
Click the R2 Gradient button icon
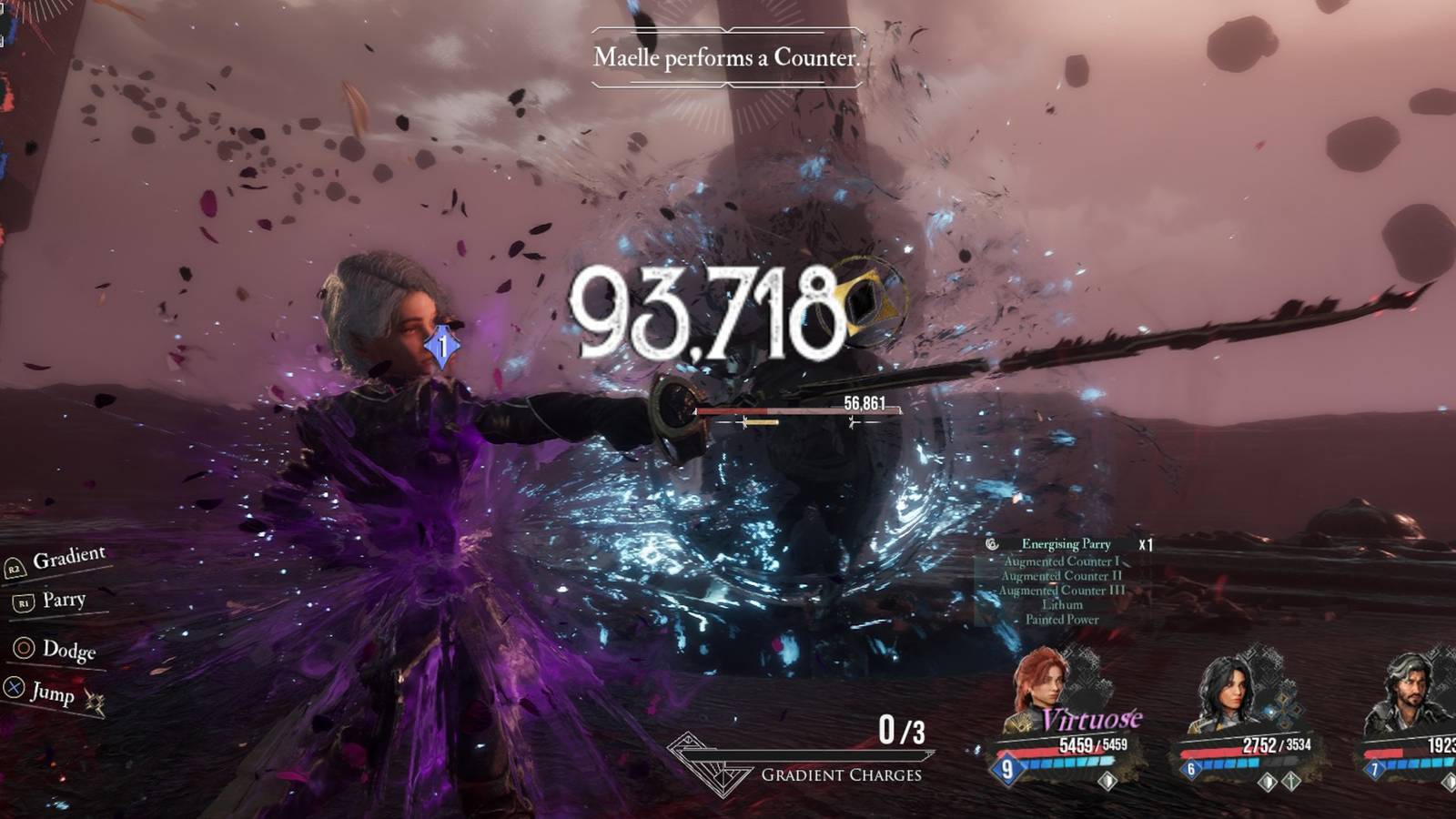point(15,571)
